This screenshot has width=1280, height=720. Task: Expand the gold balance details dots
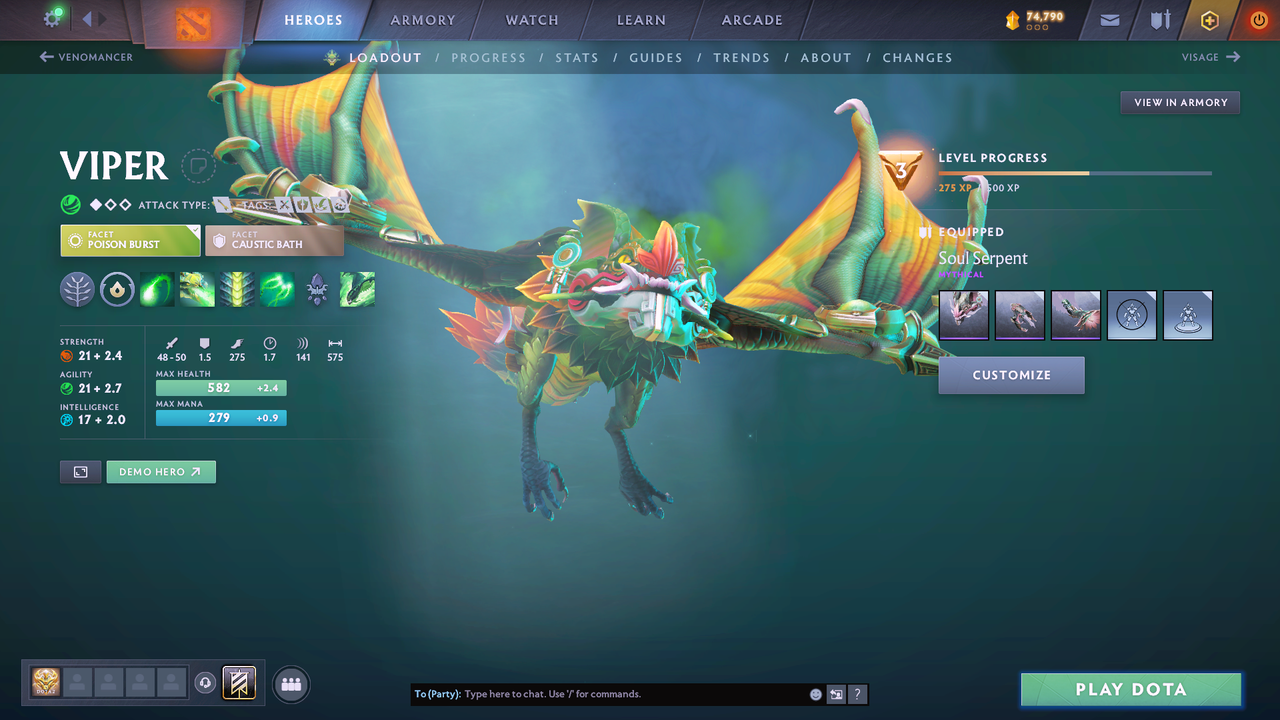coord(1035,26)
